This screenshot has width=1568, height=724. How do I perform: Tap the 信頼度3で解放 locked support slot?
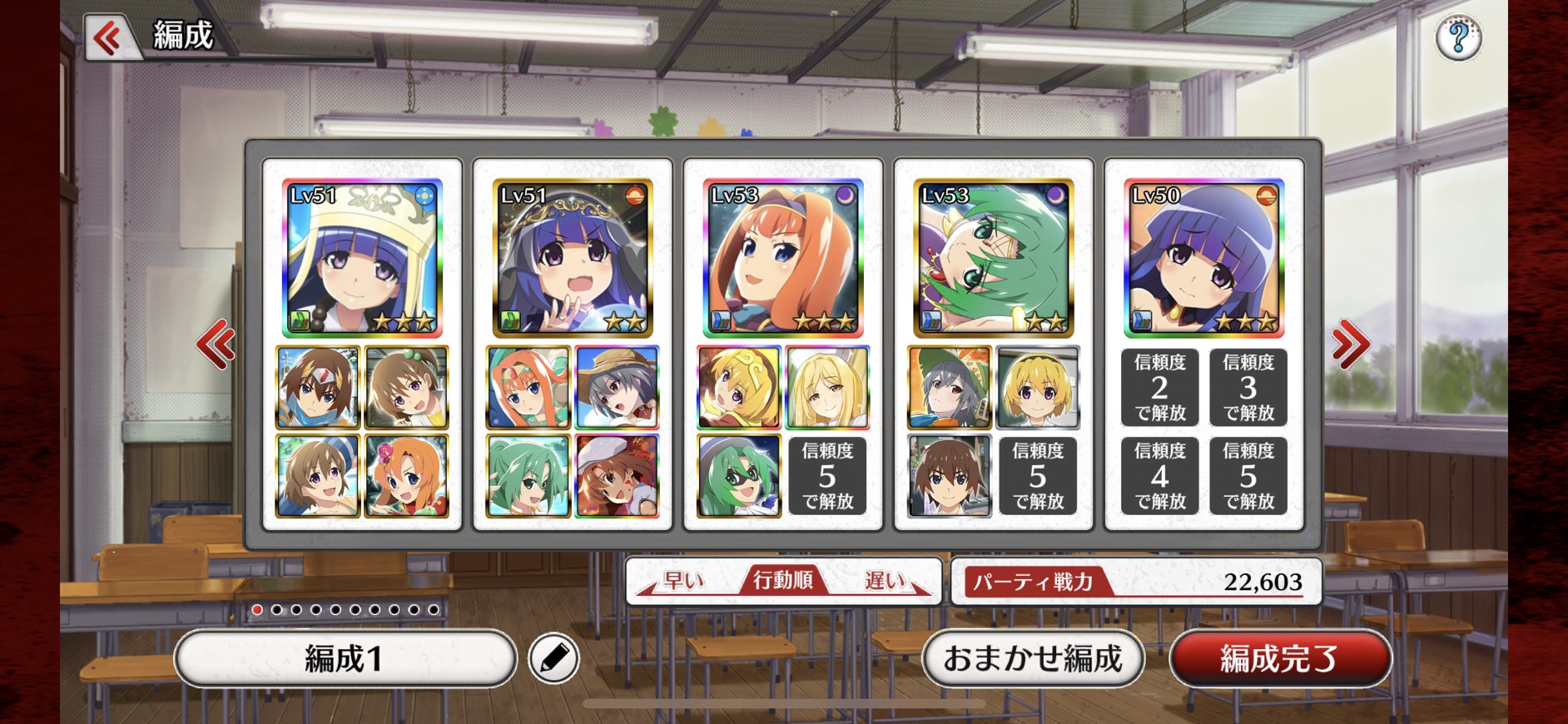1248,388
